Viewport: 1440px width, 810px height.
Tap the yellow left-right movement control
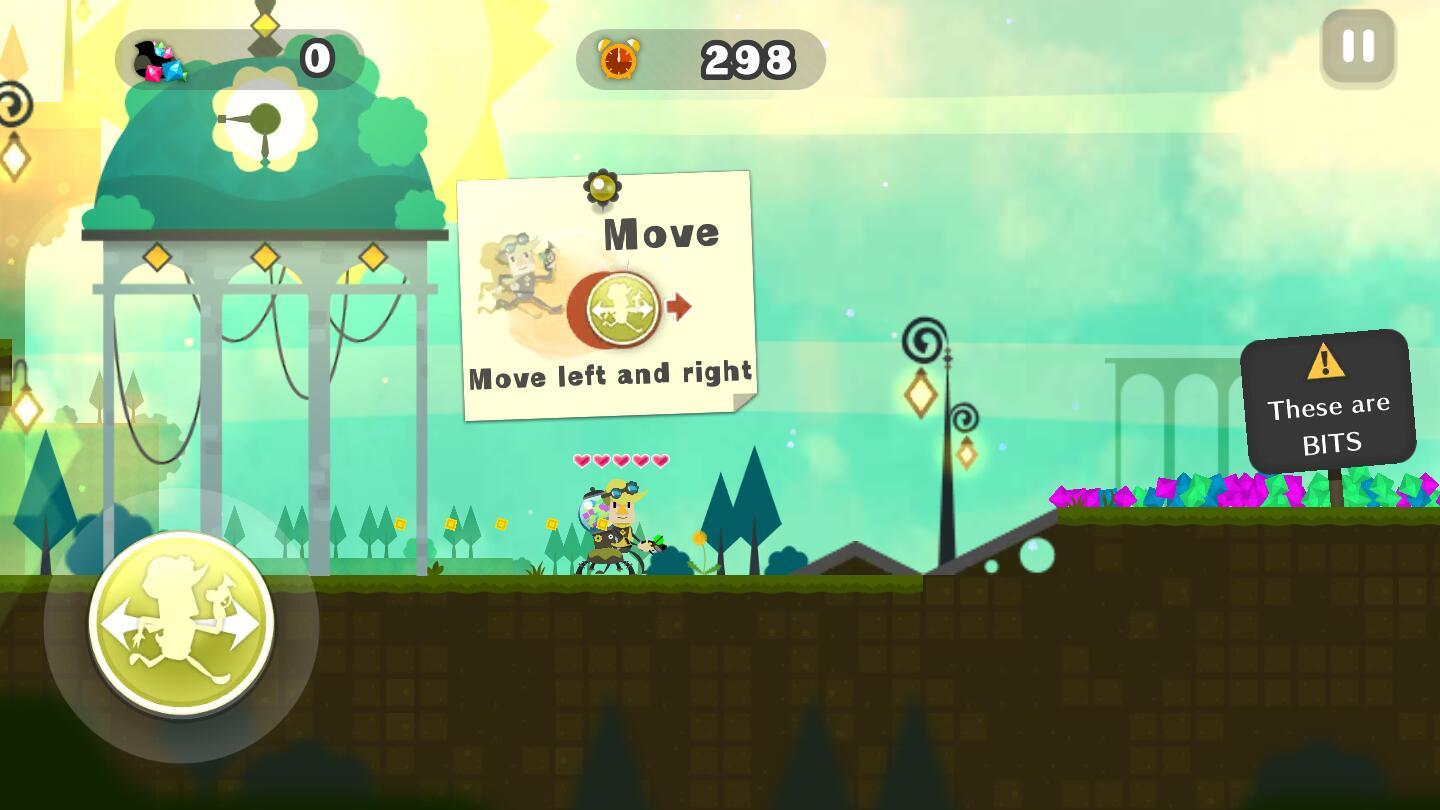click(181, 624)
